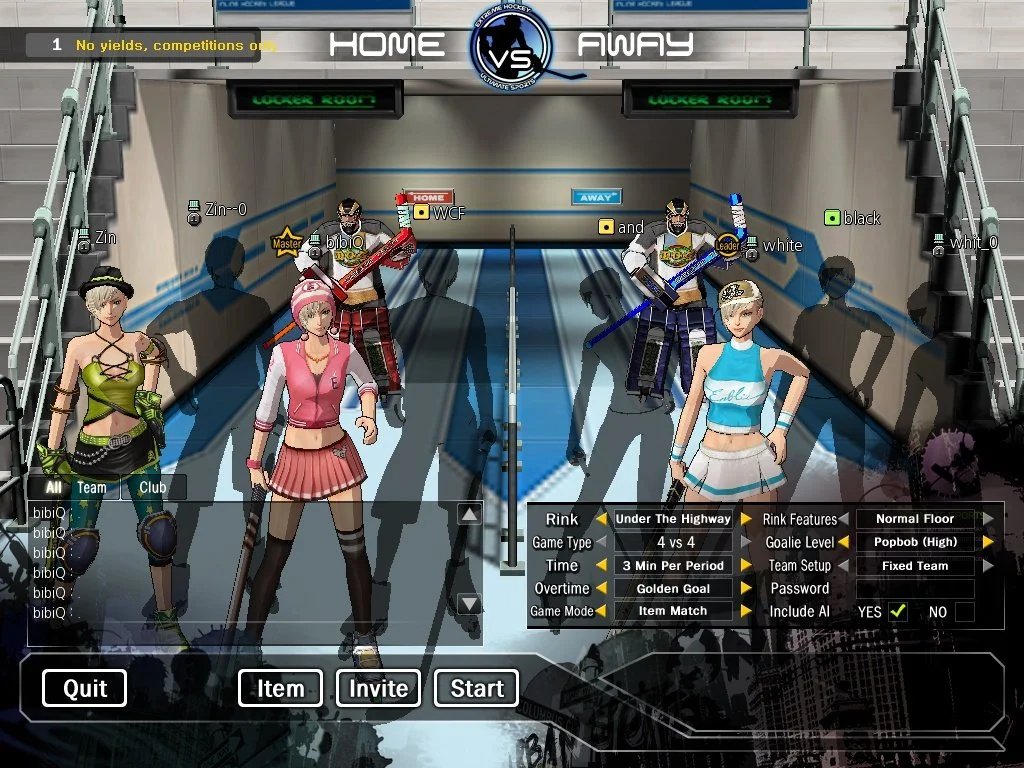This screenshot has height=768, width=1024.
Task: Lower Goalie Level using left arrow
Action: (x=844, y=542)
